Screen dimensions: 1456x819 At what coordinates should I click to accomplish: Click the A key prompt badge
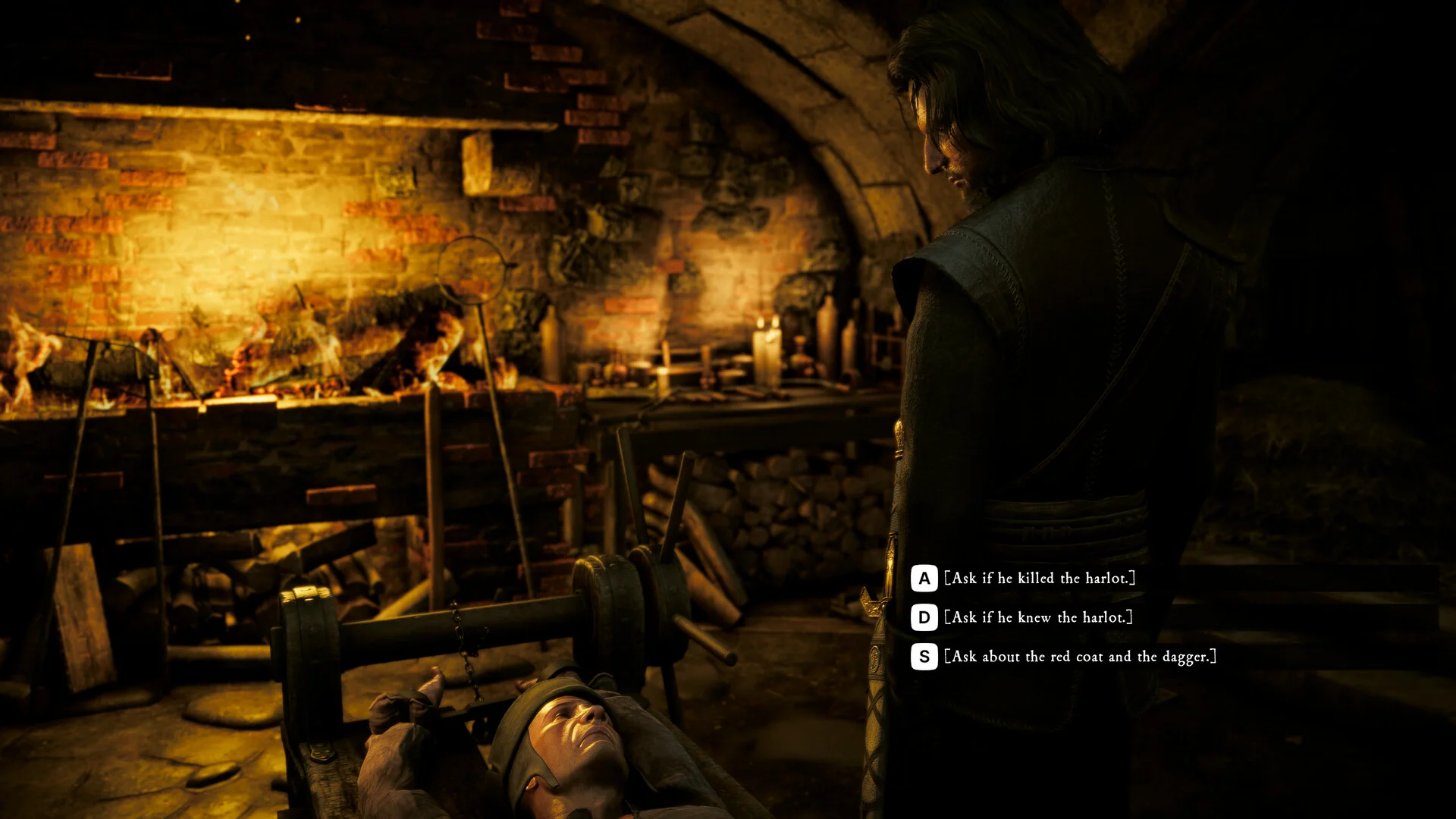(923, 577)
